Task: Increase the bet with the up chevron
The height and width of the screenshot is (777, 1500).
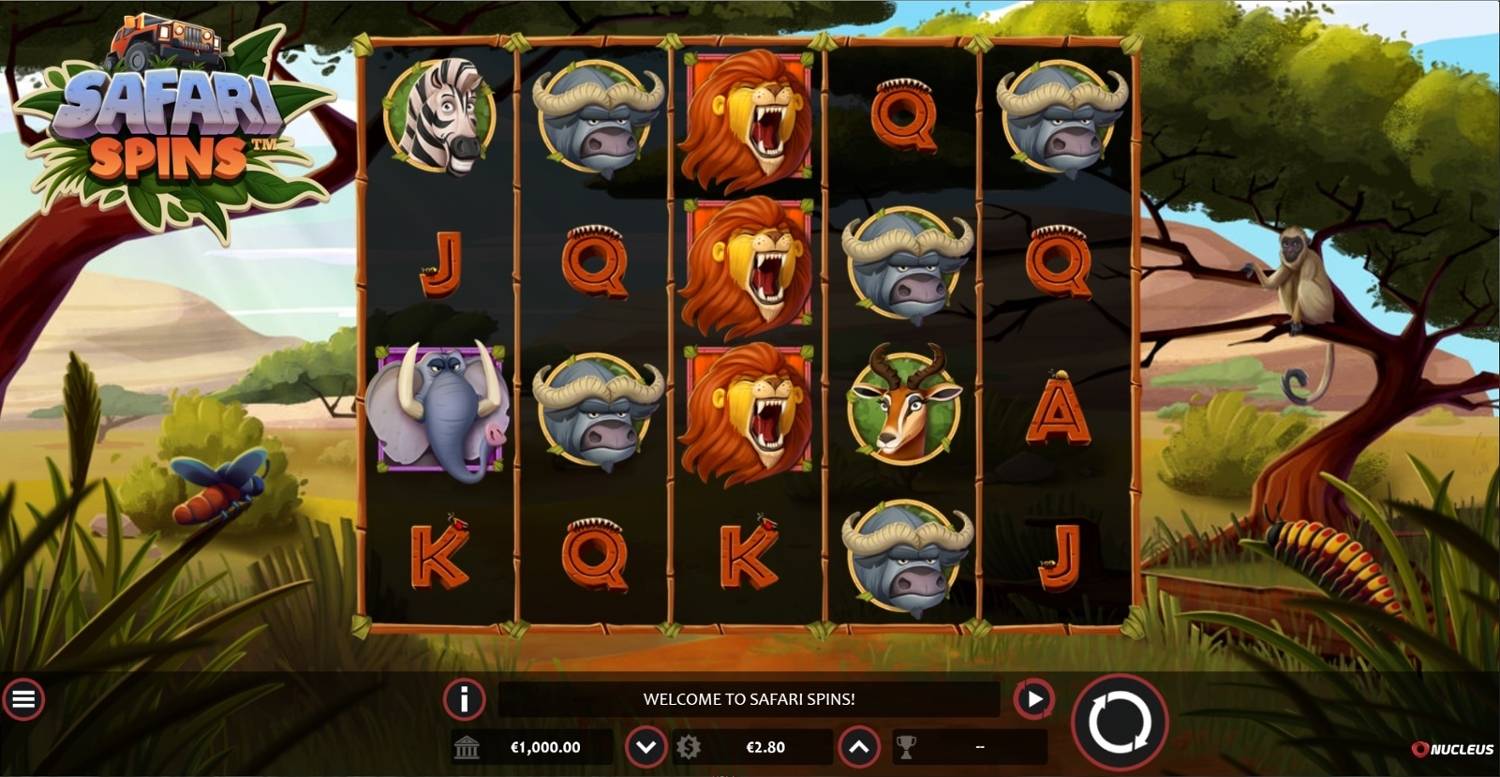Action: (858, 746)
